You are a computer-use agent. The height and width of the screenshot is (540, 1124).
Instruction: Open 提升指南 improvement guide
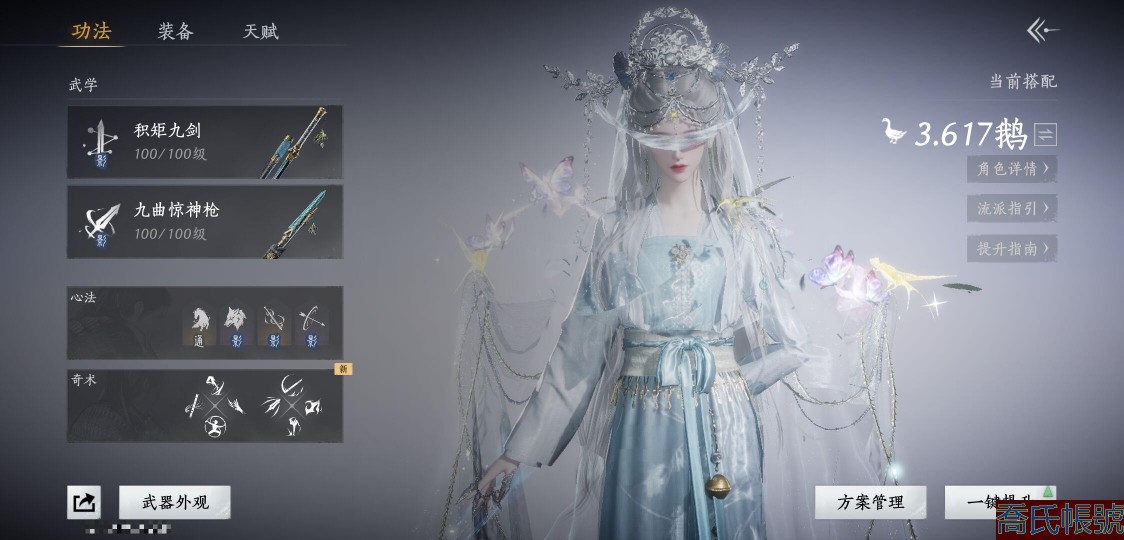pyautogui.click(x=1011, y=249)
